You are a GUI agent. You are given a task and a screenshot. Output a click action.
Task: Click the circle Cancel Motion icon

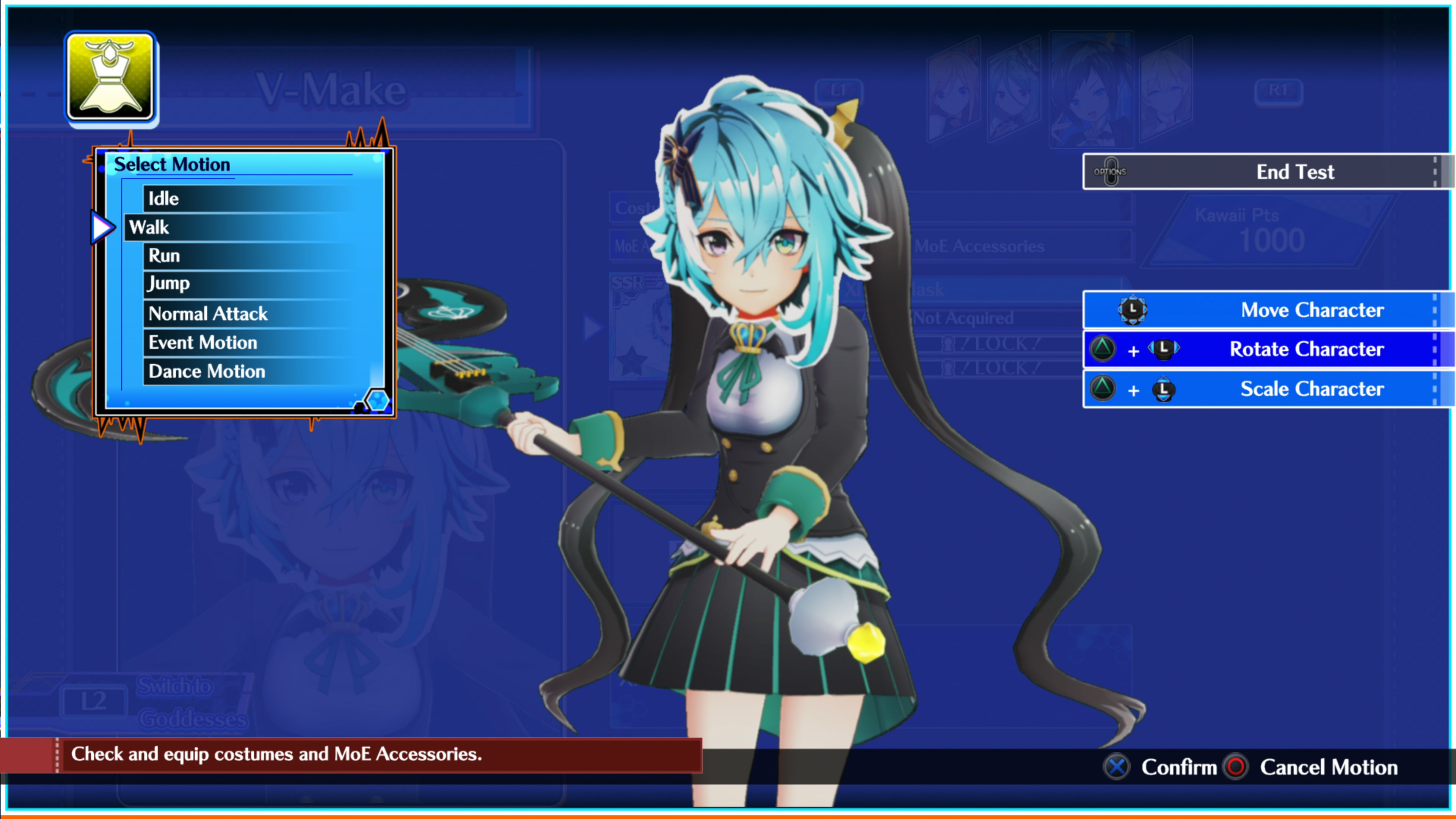1236,767
